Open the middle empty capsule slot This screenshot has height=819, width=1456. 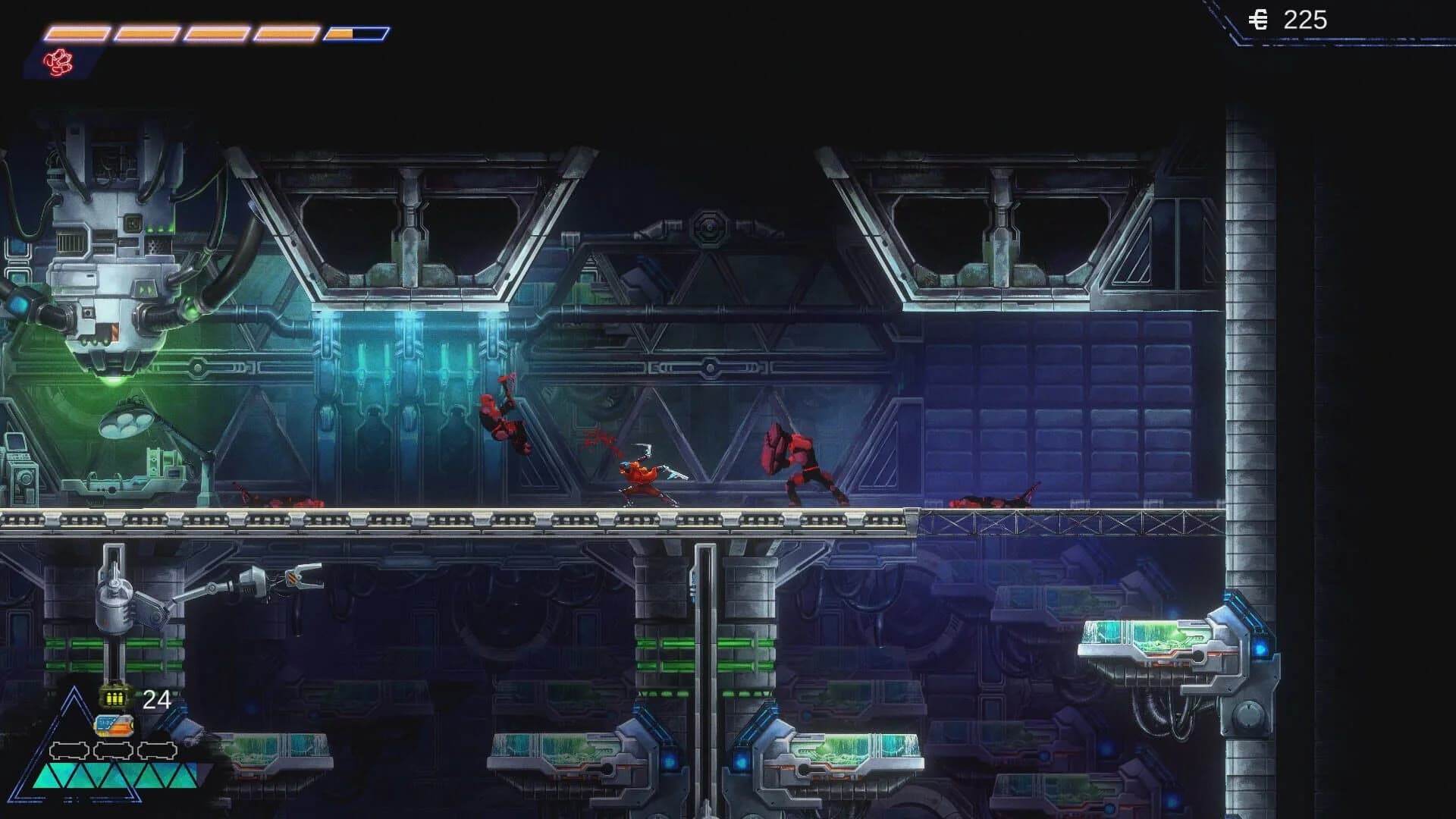[112, 750]
